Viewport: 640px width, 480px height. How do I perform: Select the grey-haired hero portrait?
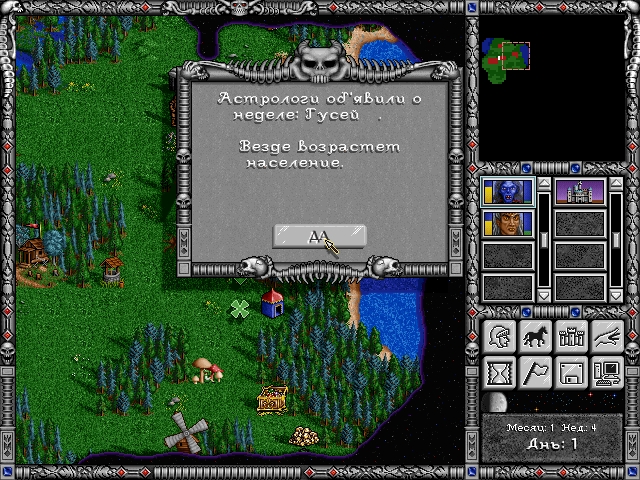508,222
